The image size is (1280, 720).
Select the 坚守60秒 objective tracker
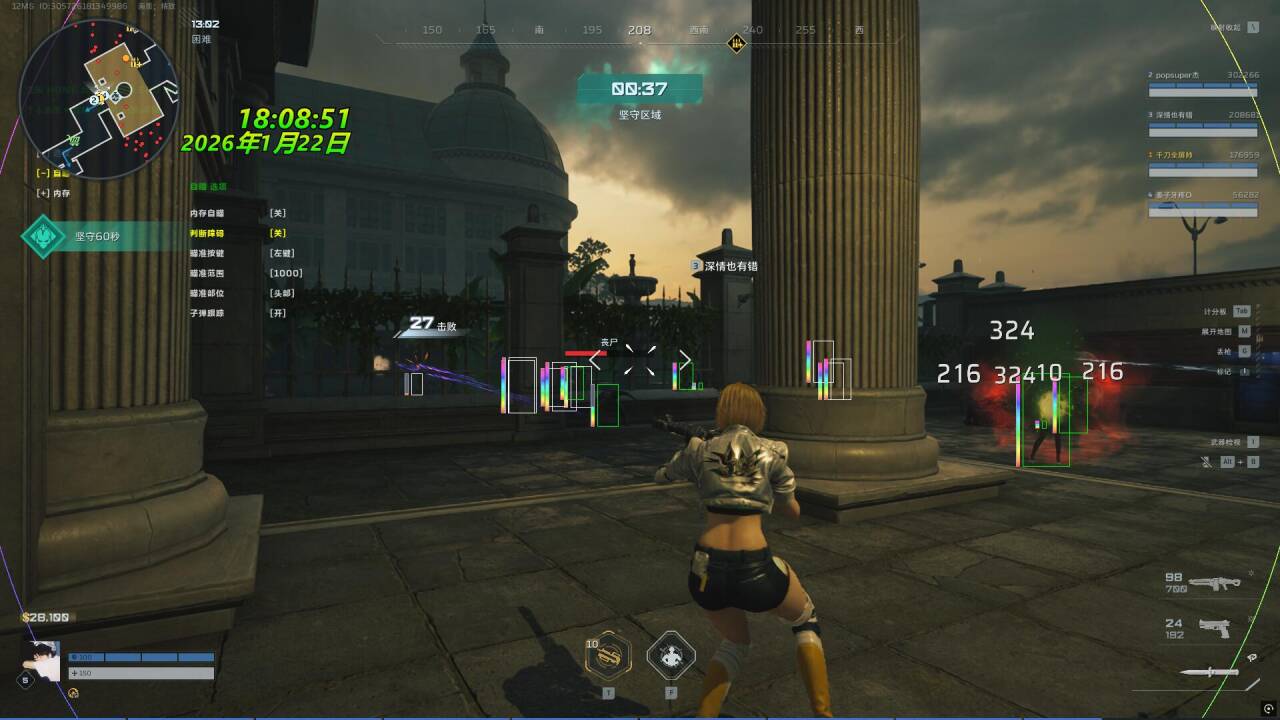tap(98, 237)
